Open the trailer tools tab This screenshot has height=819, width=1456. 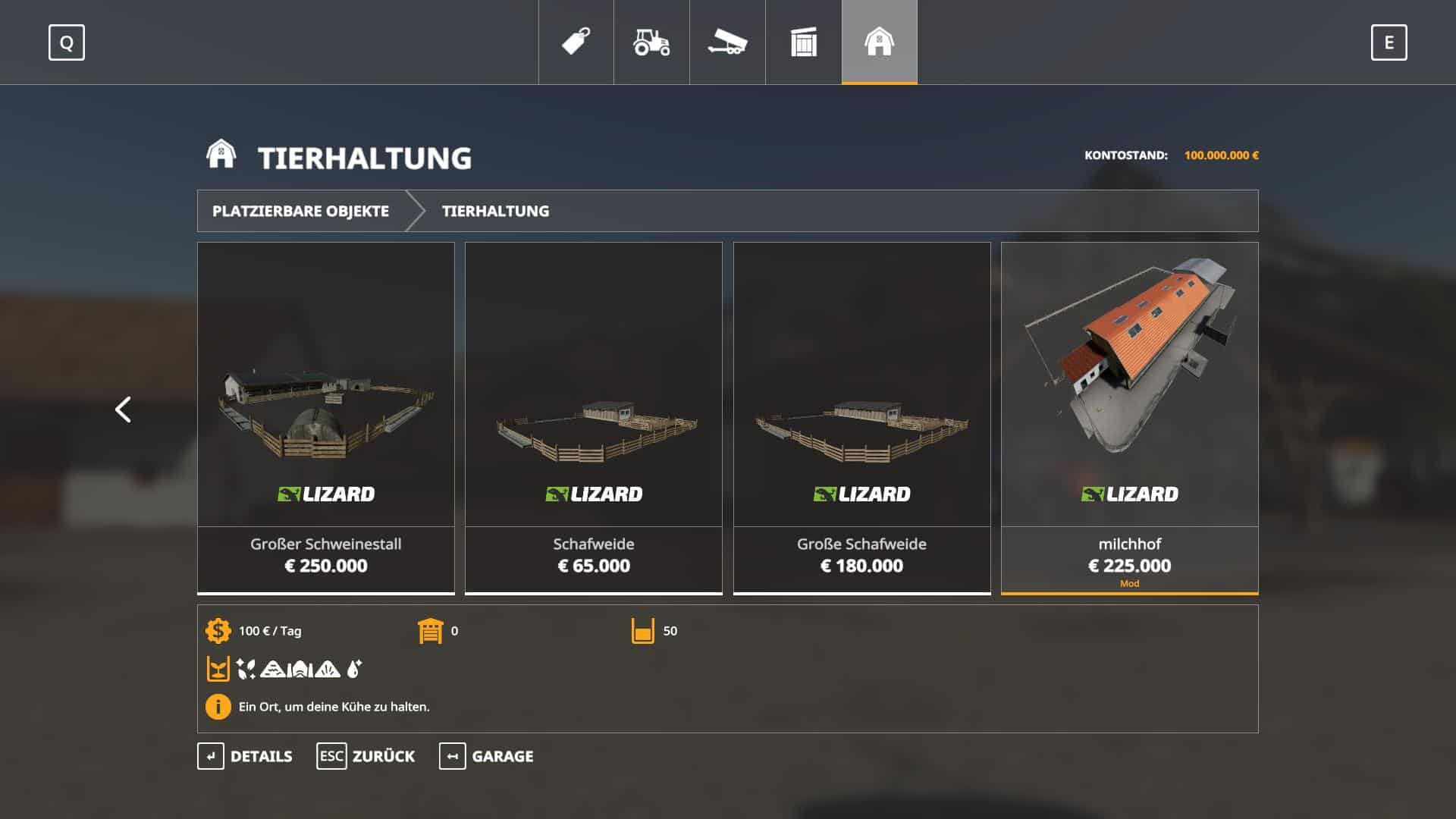727,42
